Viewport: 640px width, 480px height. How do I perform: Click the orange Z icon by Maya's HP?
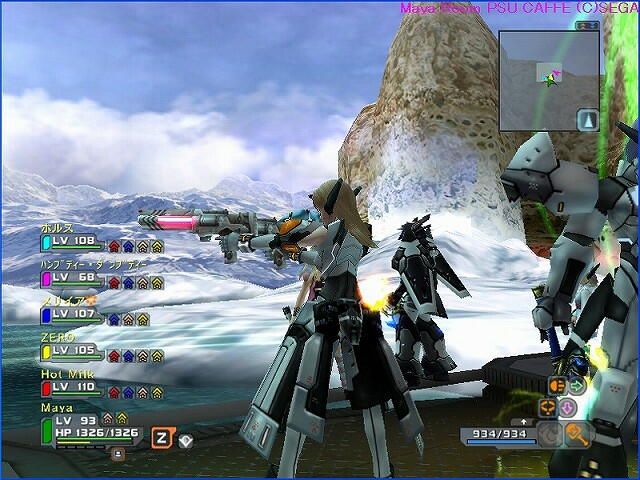click(161, 437)
